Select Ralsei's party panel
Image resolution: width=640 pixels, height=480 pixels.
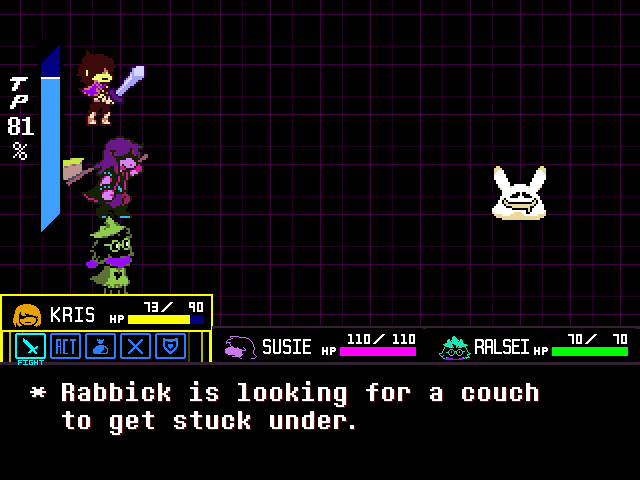coord(534,346)
